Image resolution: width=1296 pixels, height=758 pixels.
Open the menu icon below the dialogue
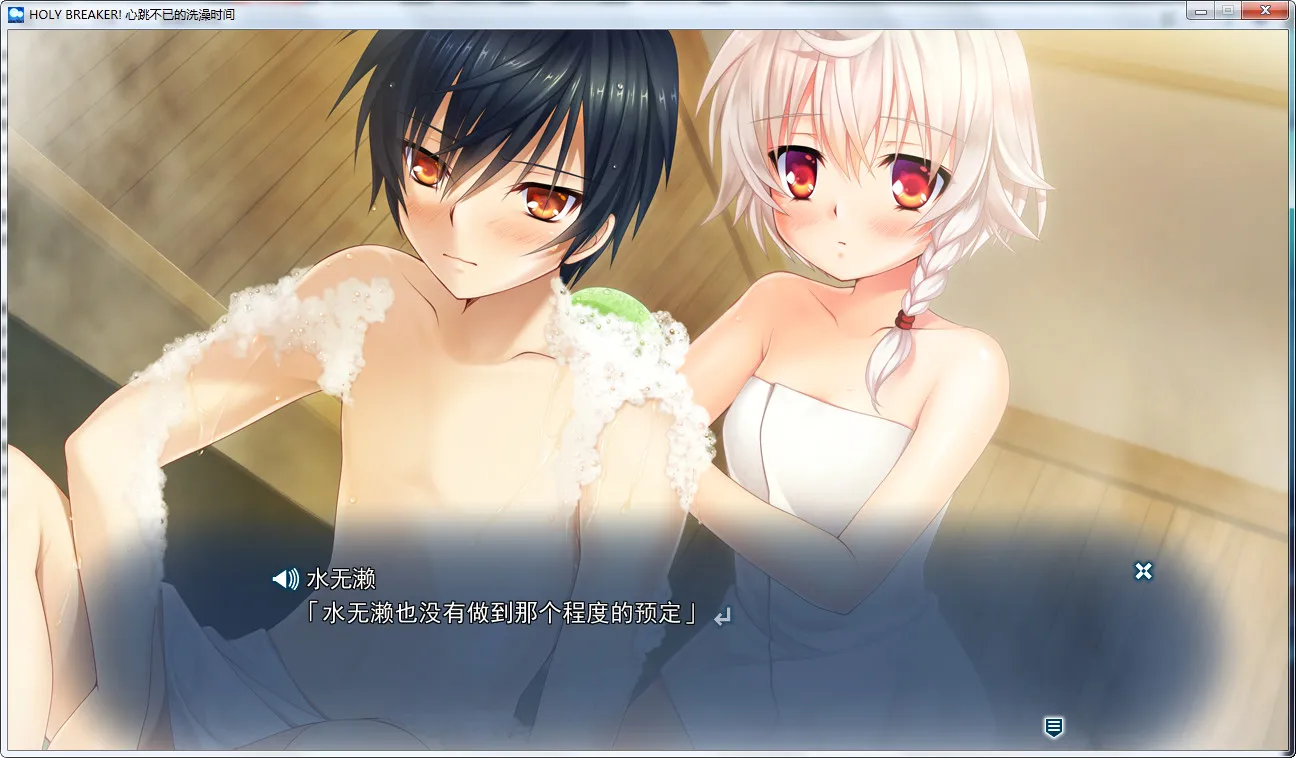(1053, 727)
